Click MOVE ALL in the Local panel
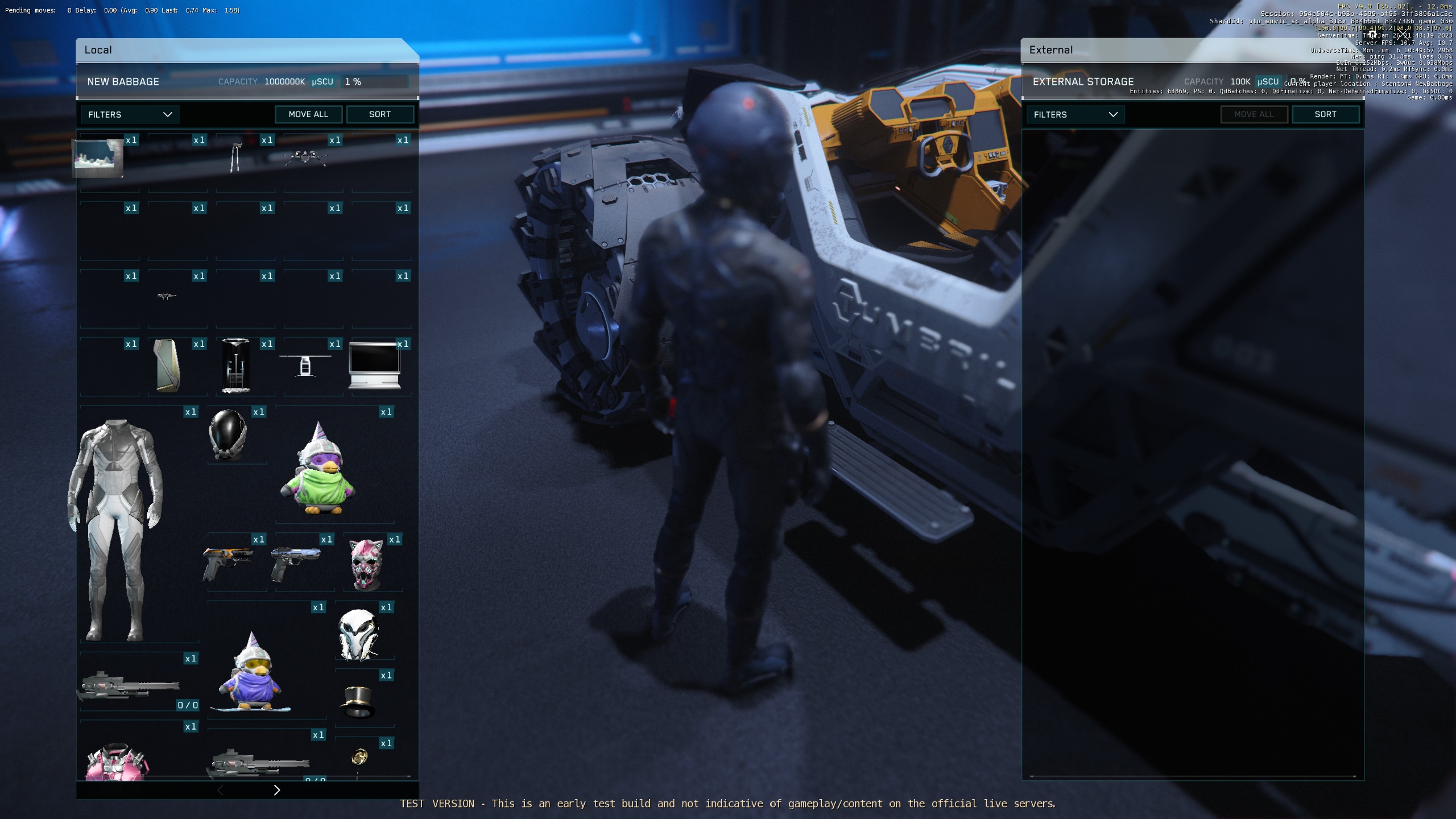Viewport: 1456px width, 819px height. click(x=308, y=114)
